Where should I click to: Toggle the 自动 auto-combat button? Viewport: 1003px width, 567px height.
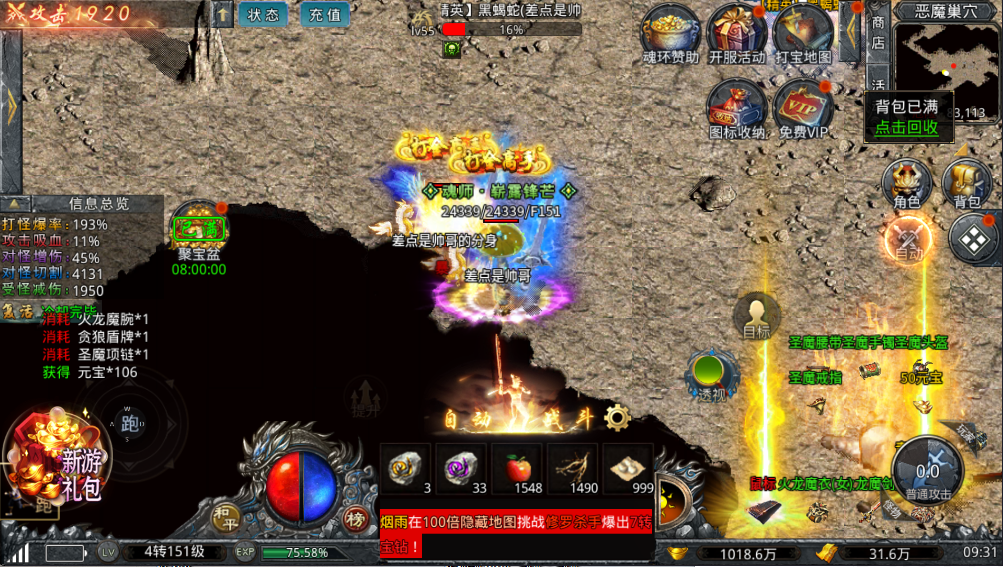pos(908,240)
